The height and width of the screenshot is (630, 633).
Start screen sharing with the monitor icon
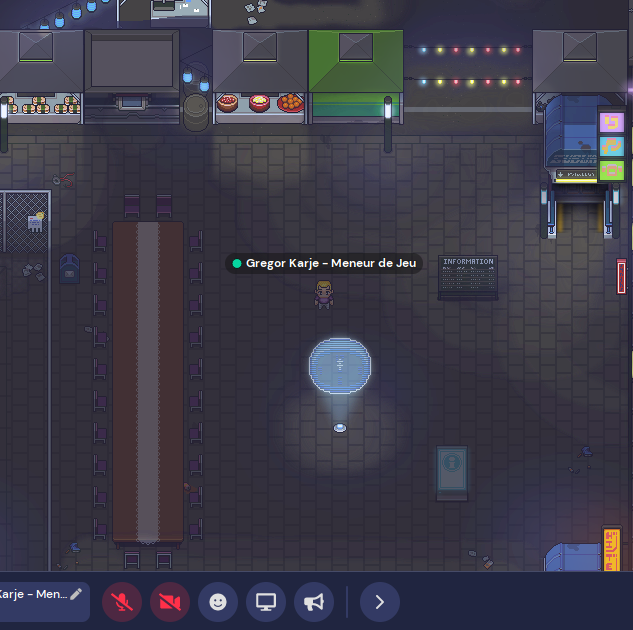click(x=266, y=602)
